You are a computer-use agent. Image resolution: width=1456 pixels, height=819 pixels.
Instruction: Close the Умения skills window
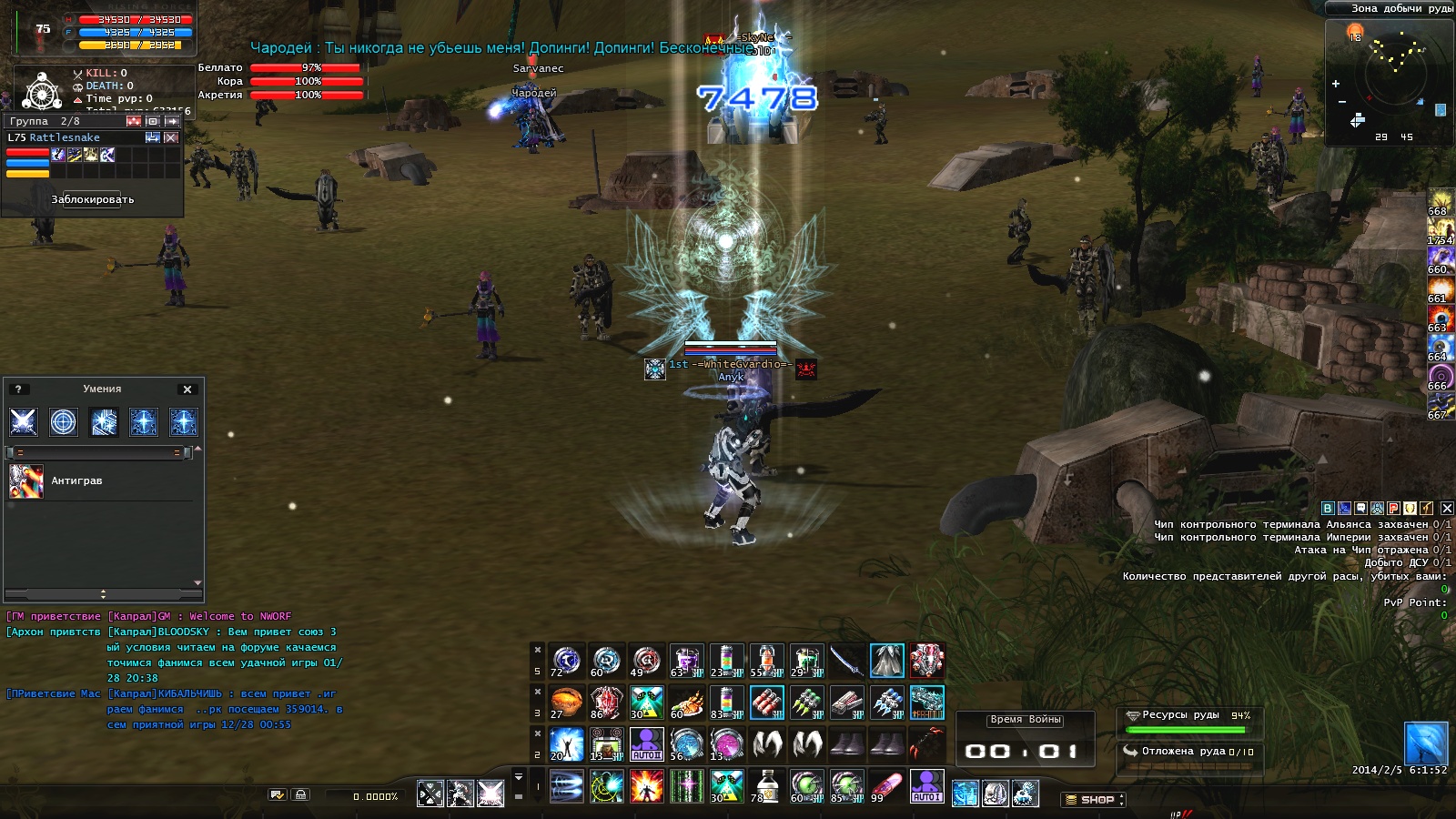click(187, 389)
